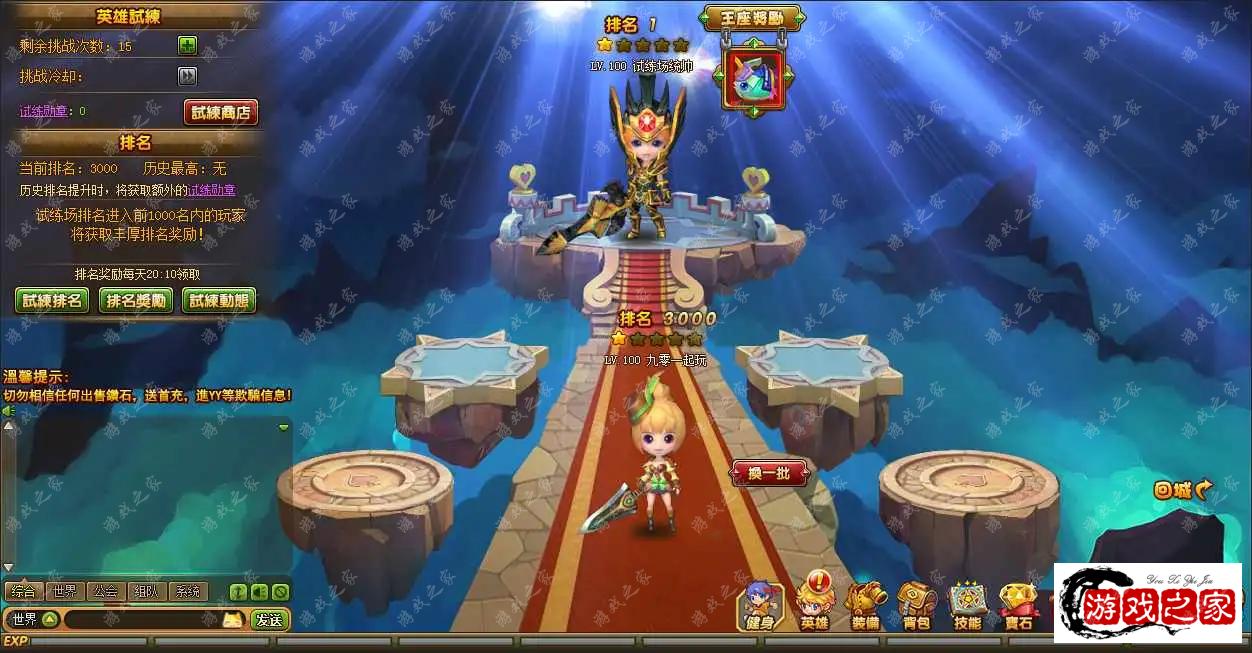Show the 試練動態 trial activity log

219,300
